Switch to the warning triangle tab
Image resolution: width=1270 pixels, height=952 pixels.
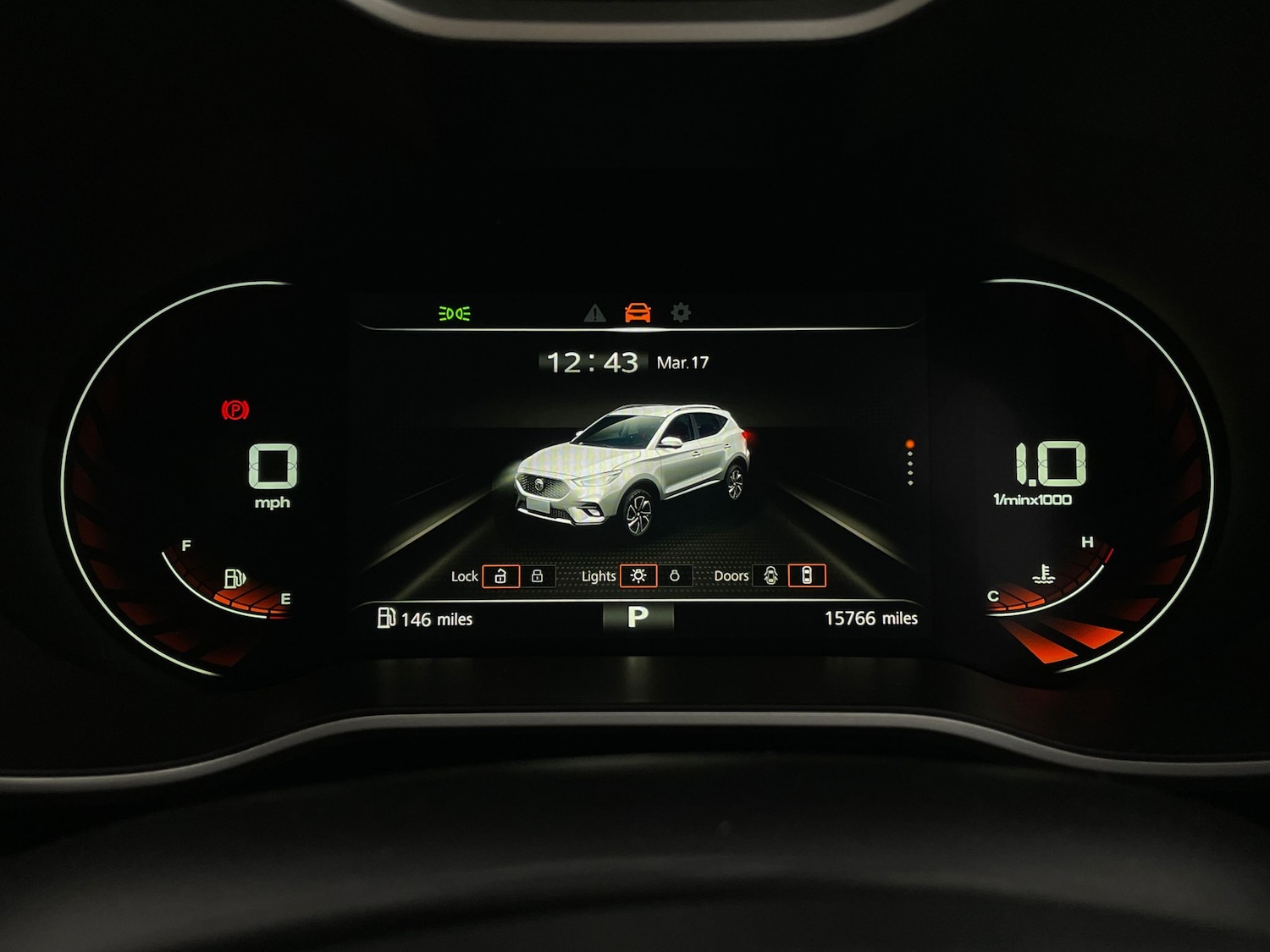click(x=595, y=314)
